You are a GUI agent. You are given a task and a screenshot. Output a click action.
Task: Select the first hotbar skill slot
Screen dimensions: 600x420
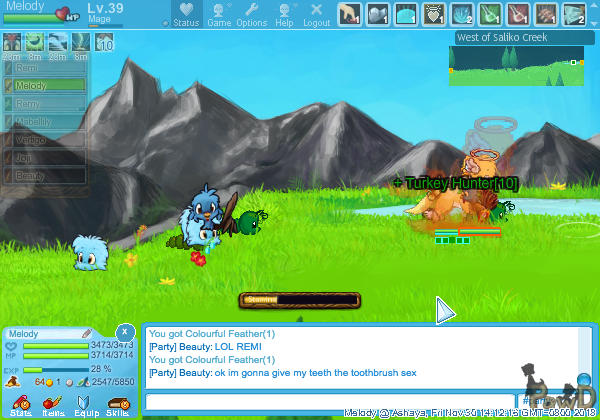(x=349, y=14)
